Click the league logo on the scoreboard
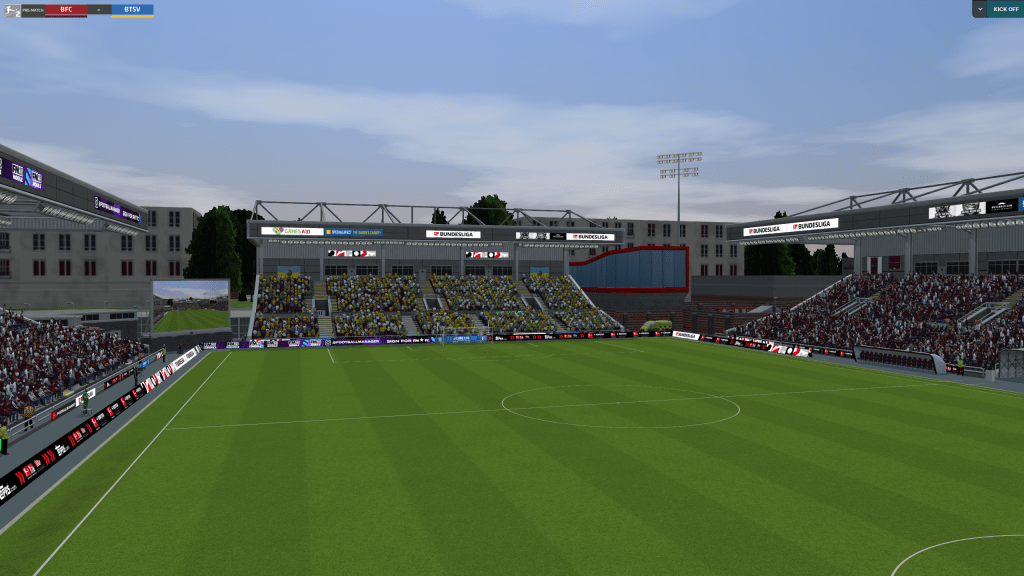This screenshot has height=576, width=1024. (12, 10)
